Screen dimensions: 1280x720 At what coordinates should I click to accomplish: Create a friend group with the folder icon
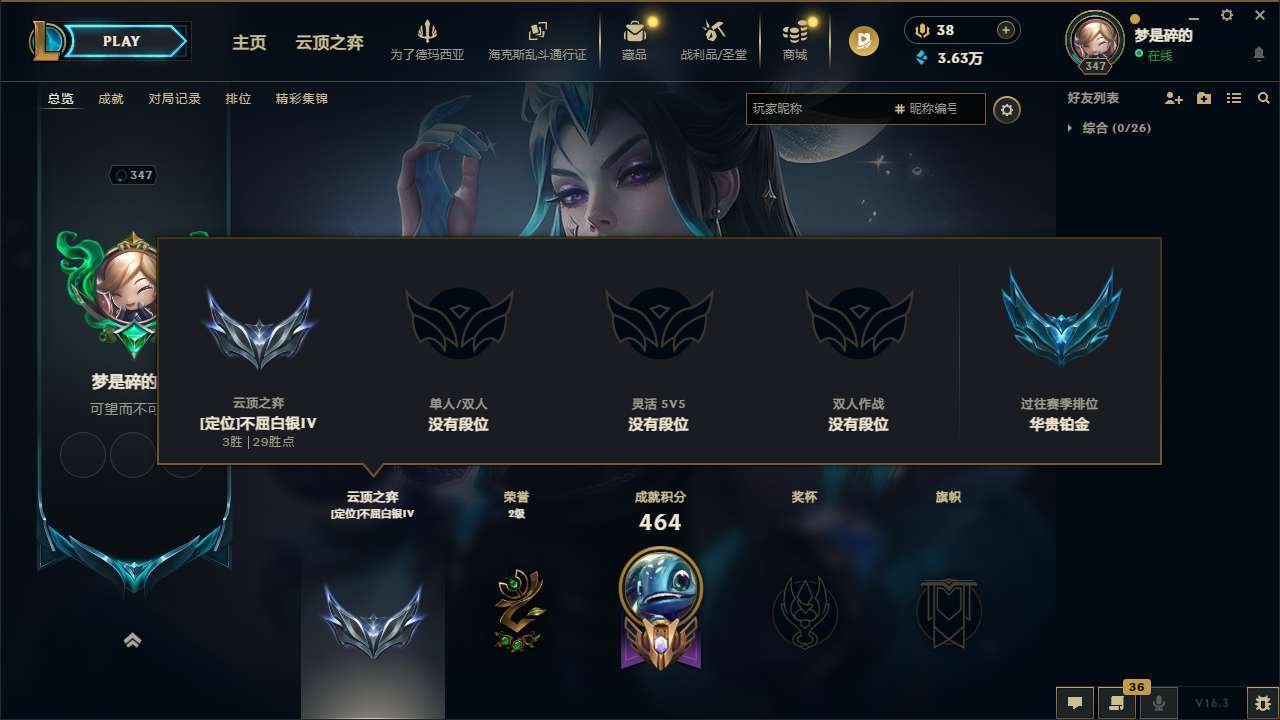click(1203, 98)
